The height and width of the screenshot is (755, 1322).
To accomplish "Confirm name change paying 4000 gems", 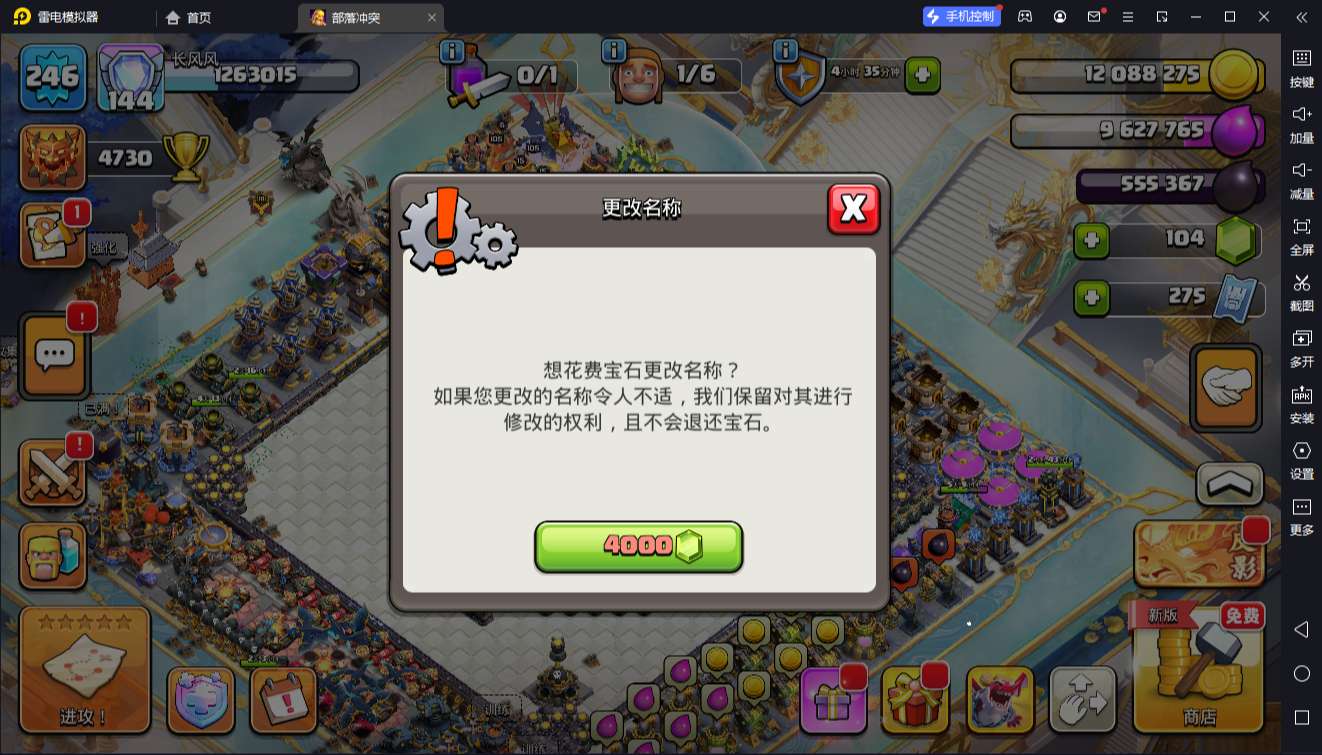I will tap(639, 545).
